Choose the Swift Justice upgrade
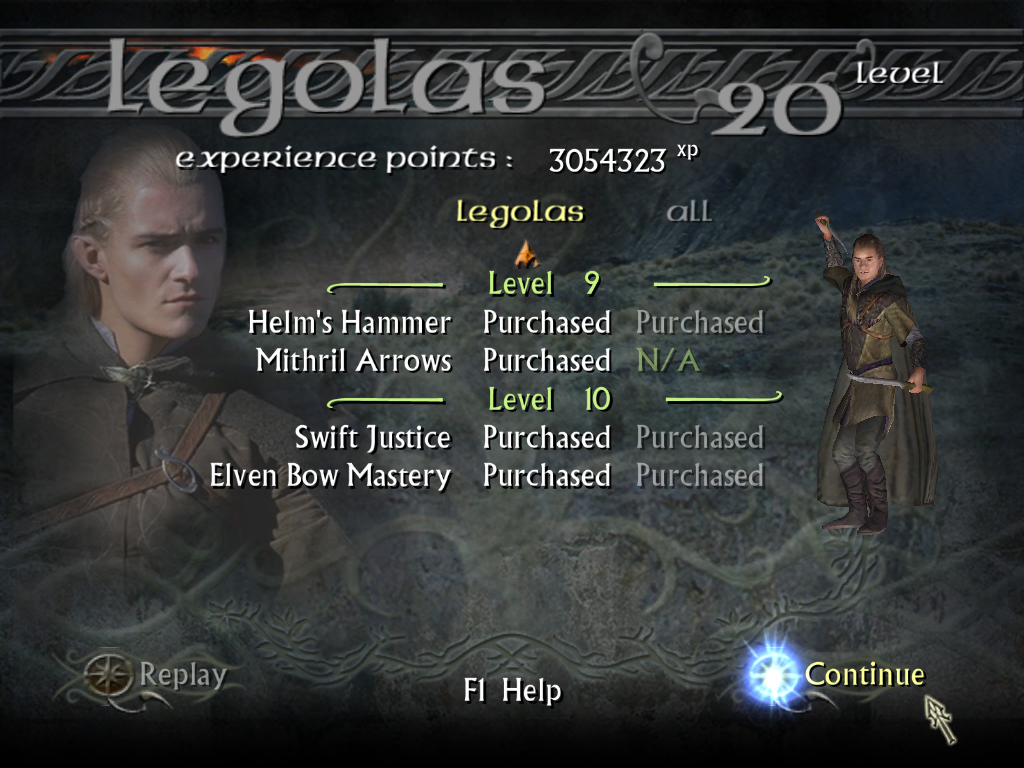The image size is (1024, 768). [x=372, y=438]
